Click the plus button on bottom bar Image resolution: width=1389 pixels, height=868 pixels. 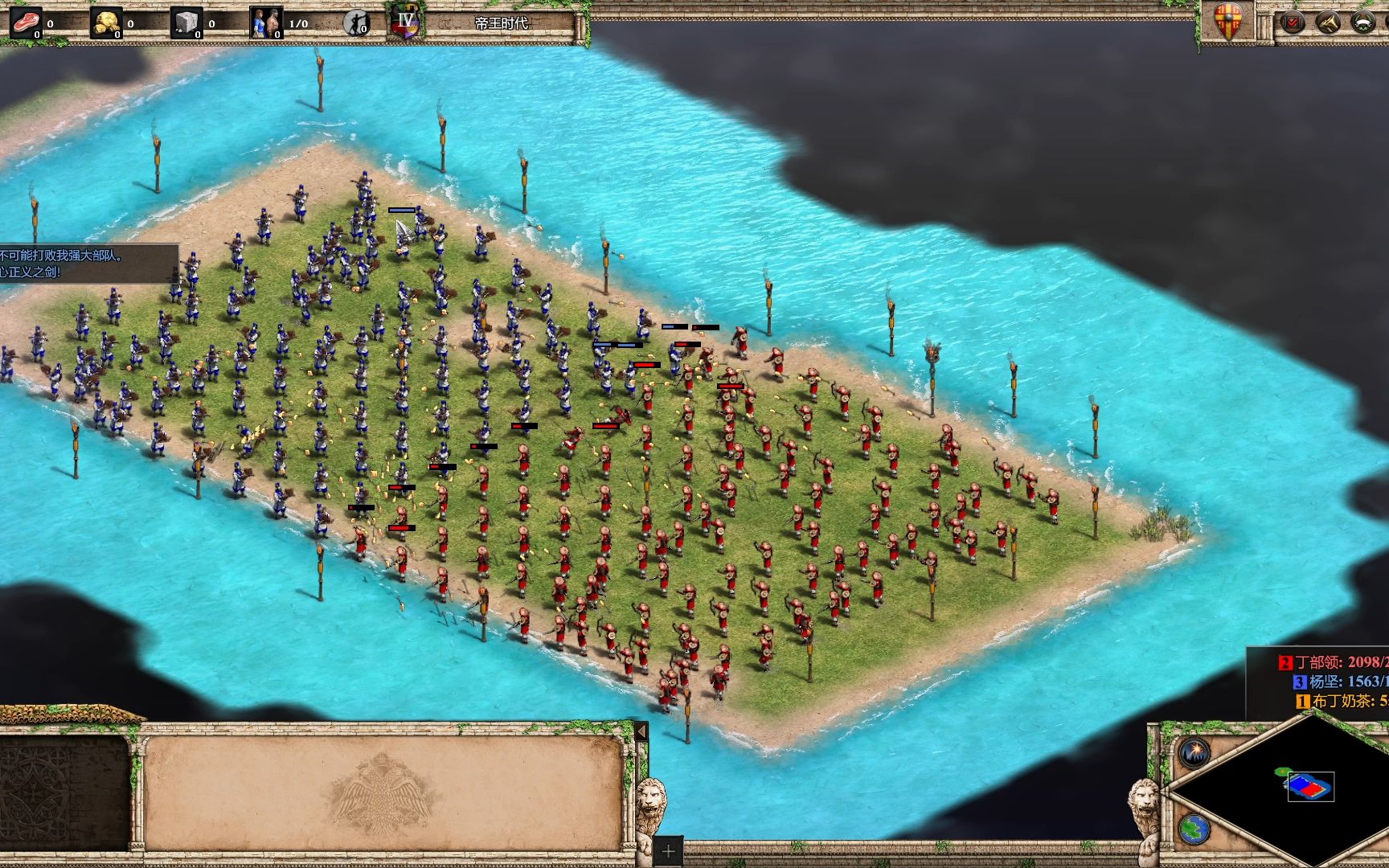click(x=668, y=851)
